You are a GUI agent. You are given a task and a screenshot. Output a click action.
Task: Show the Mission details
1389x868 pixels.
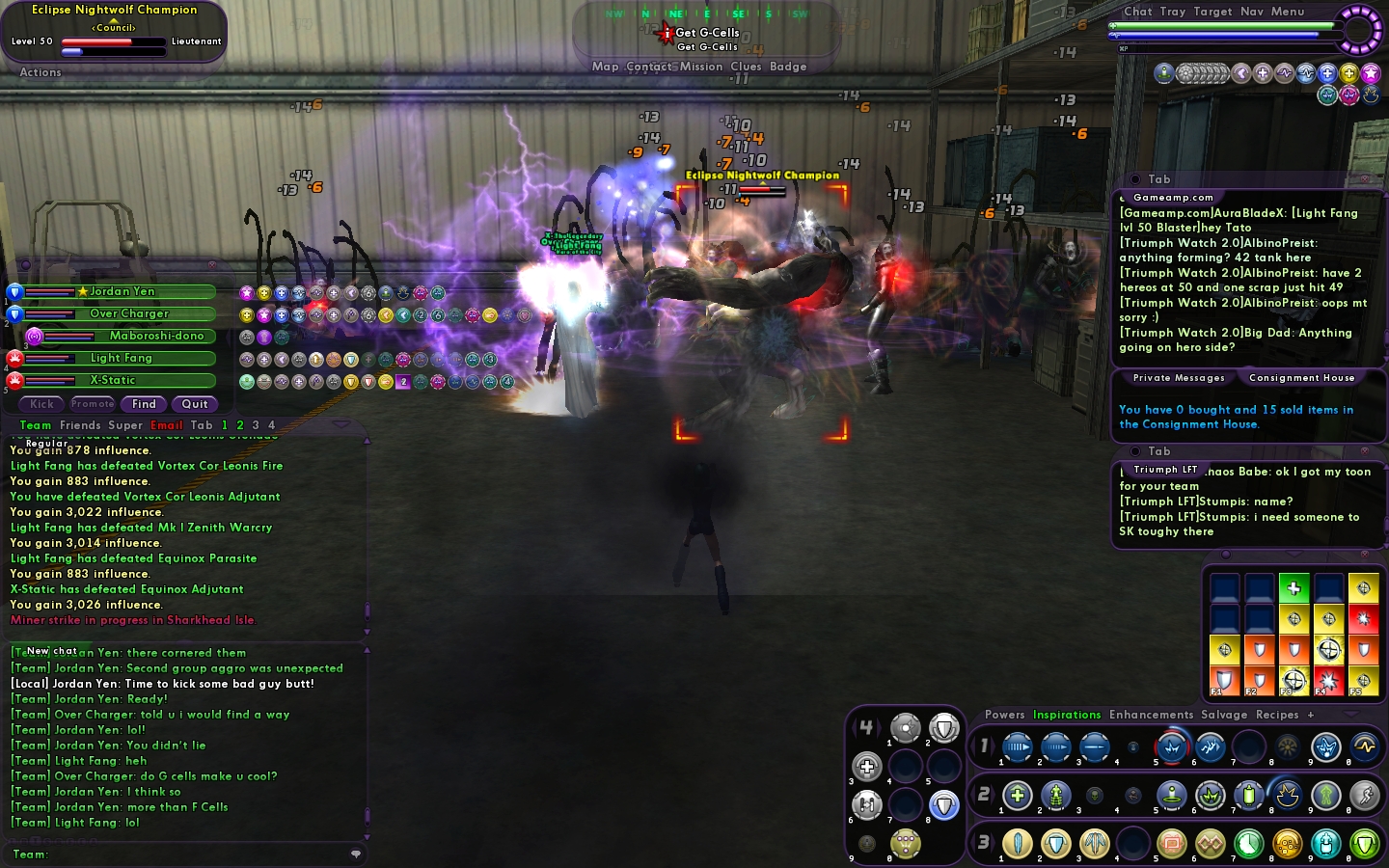click(701, 67)
